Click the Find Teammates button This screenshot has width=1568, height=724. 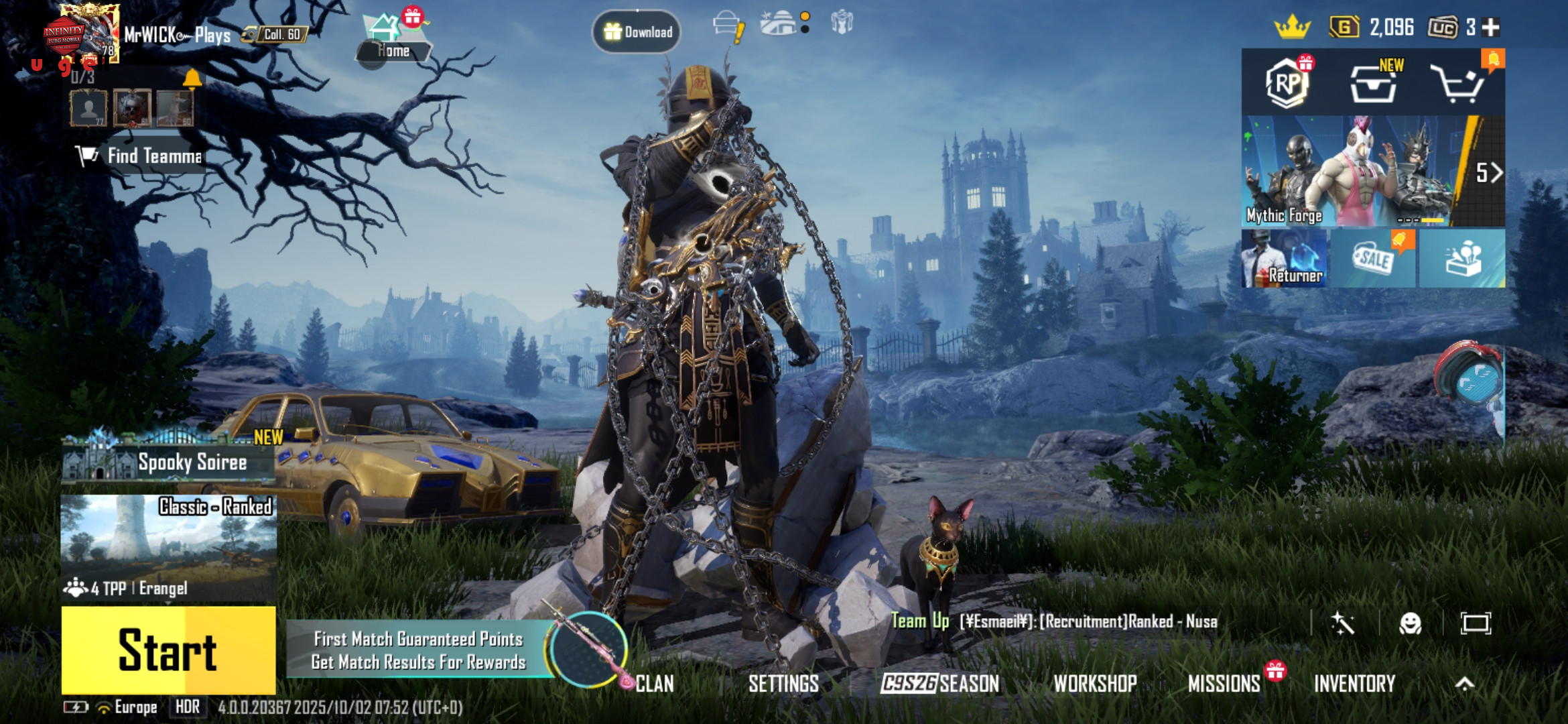(x=139, y=156)
